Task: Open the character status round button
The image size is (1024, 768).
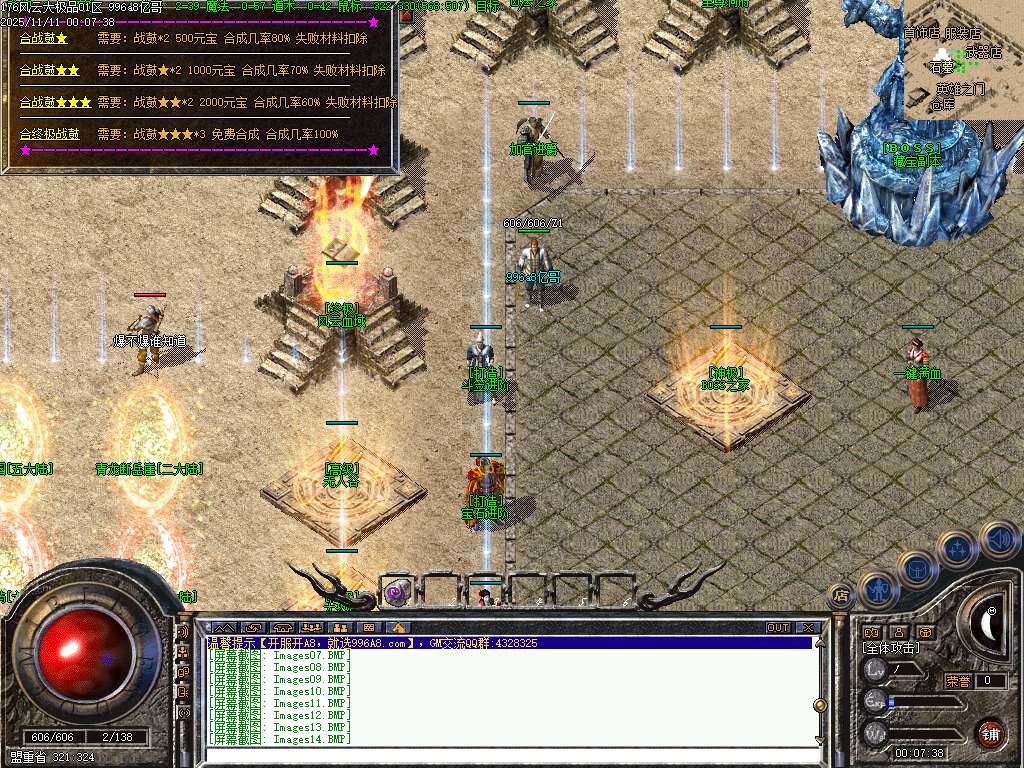Action: pos(876,588)
